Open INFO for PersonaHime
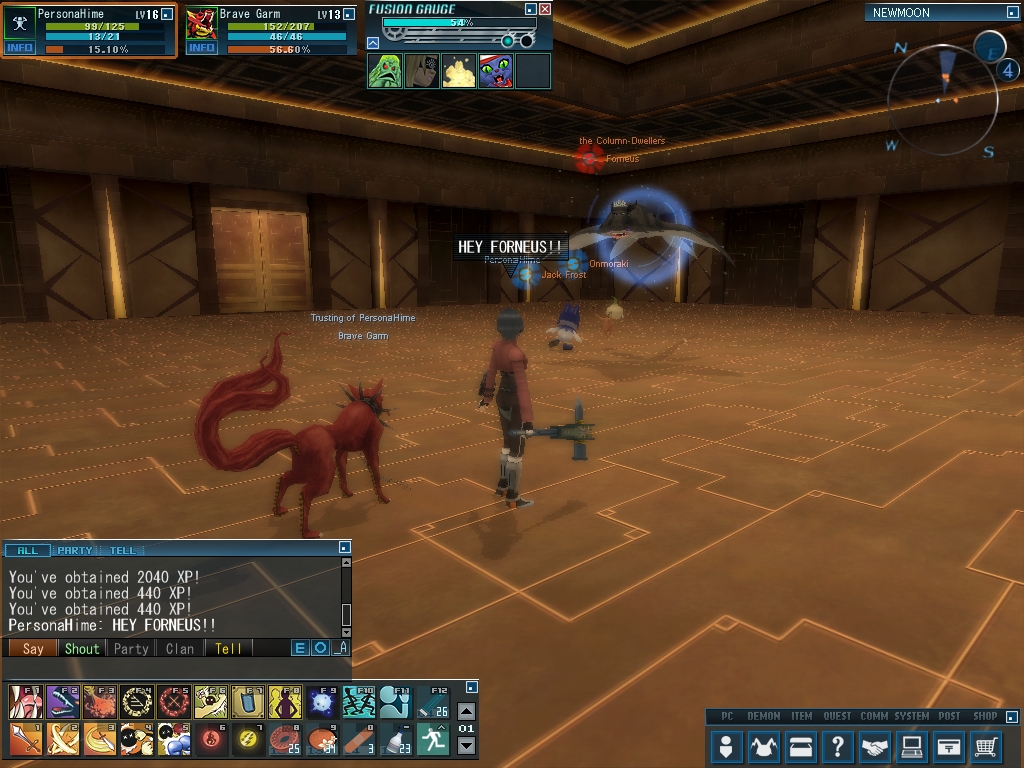 [x=19, y=48]
